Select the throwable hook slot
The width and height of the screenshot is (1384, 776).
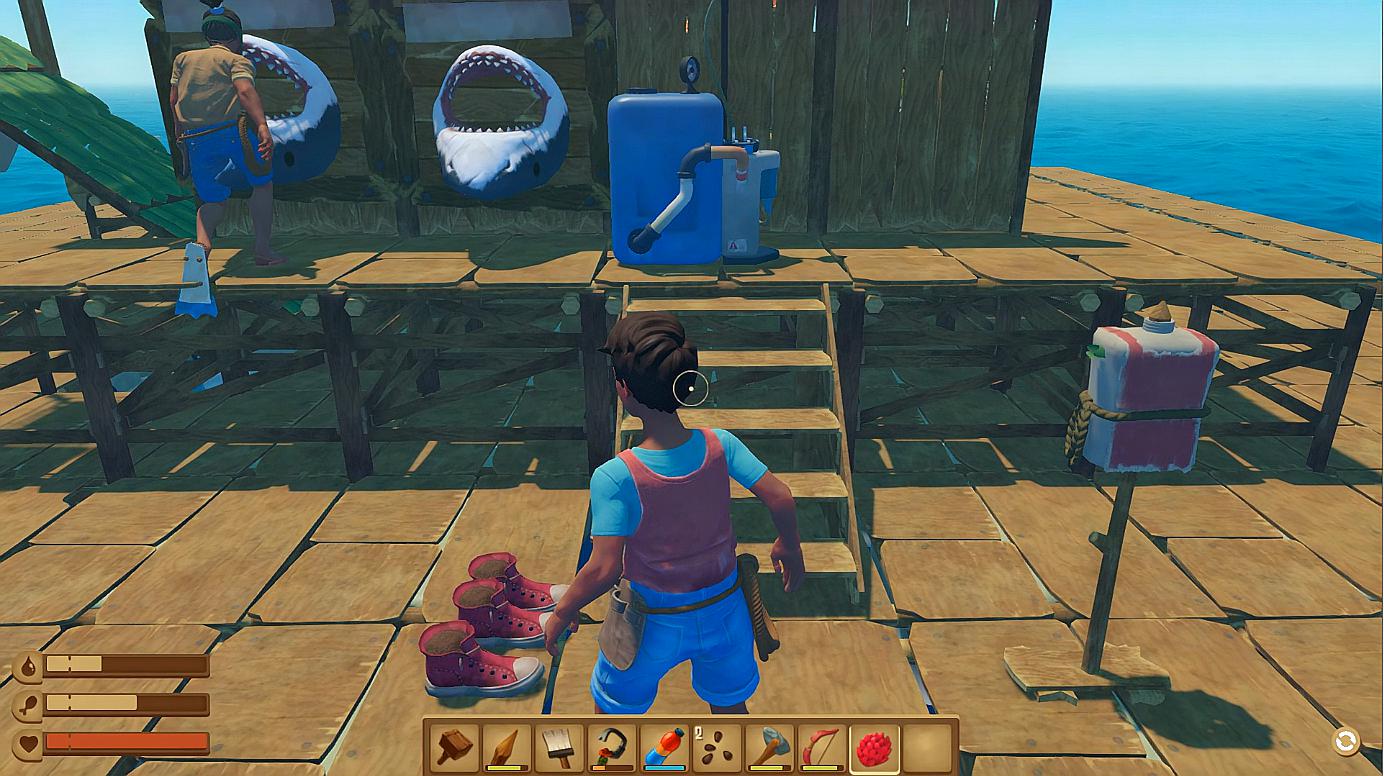612,747
